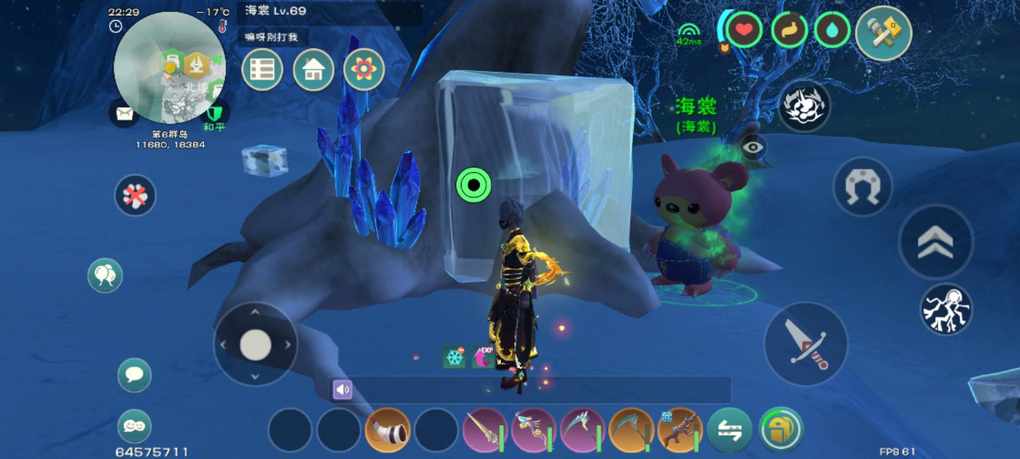Tap the horseshoe mount button
The width and height of the screenshot is (1020, 459).
coord(863,186)
